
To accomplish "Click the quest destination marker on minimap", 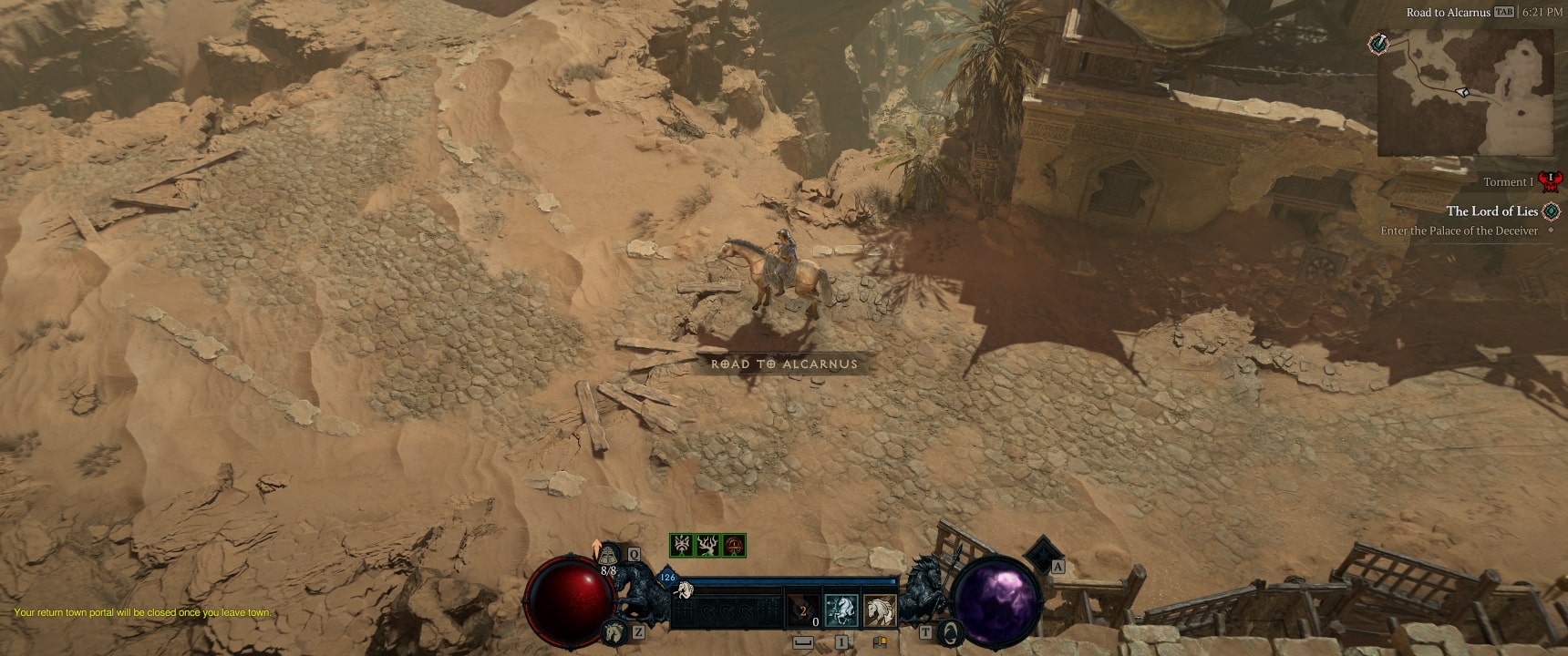I will [1378, 43].
